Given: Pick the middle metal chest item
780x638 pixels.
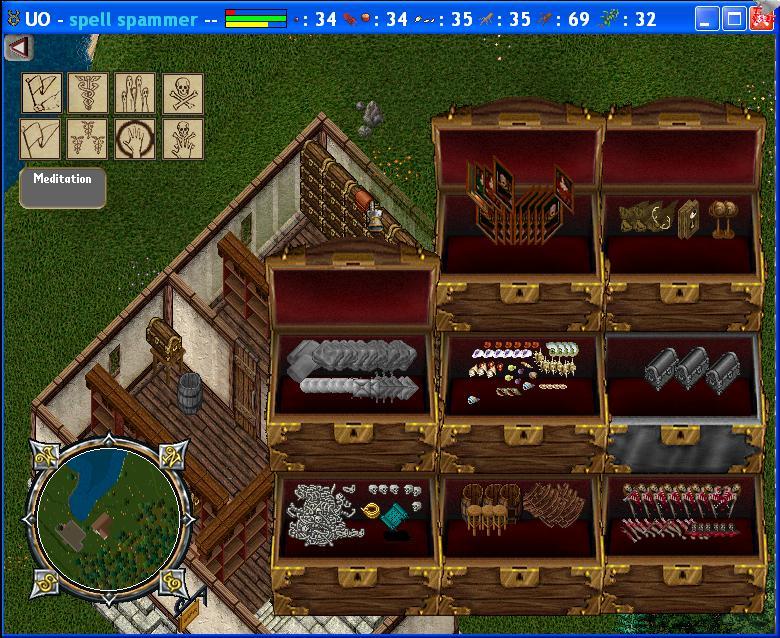Looking at the screenshot, I should click(692, 369).
